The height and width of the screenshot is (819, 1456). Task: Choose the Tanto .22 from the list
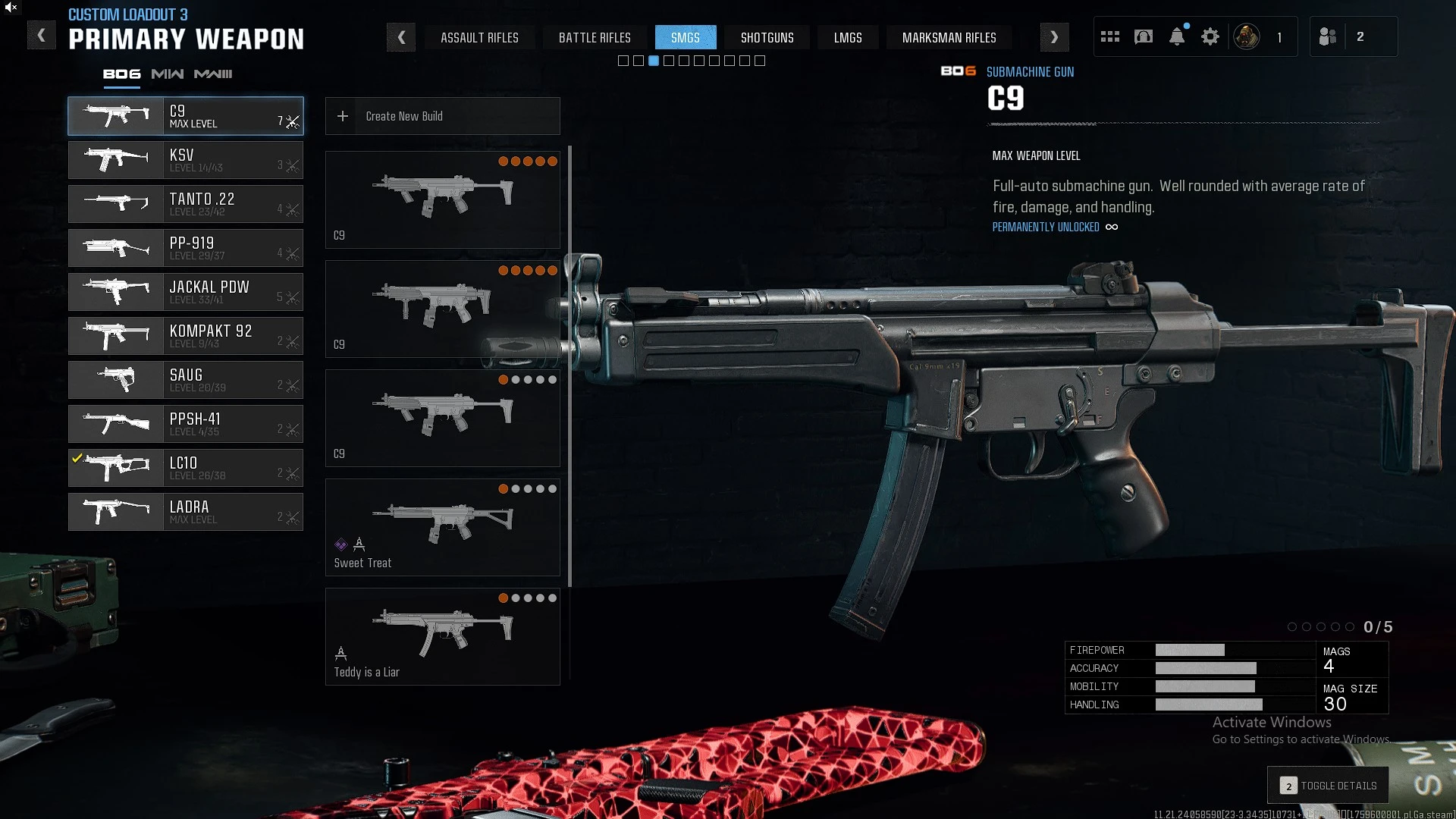click(186, 204)
